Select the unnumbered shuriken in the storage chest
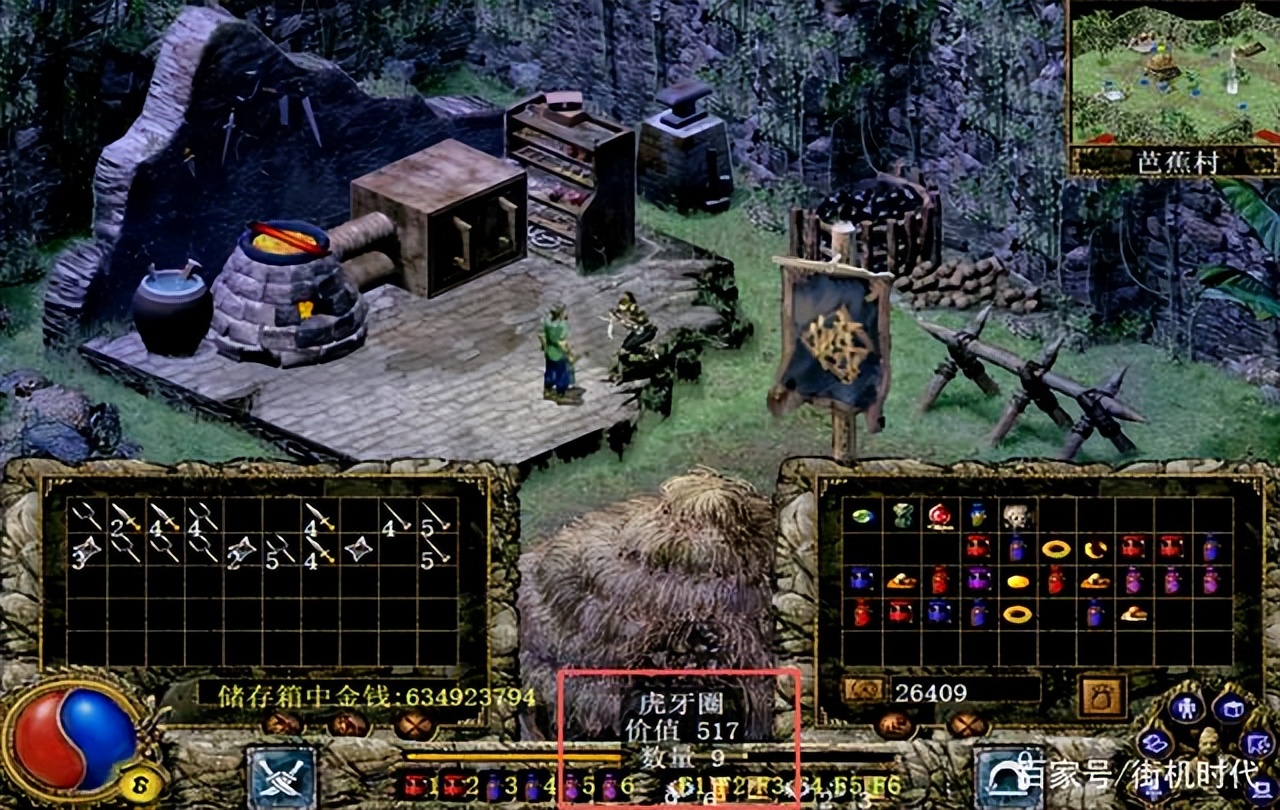 pos(358,549)
